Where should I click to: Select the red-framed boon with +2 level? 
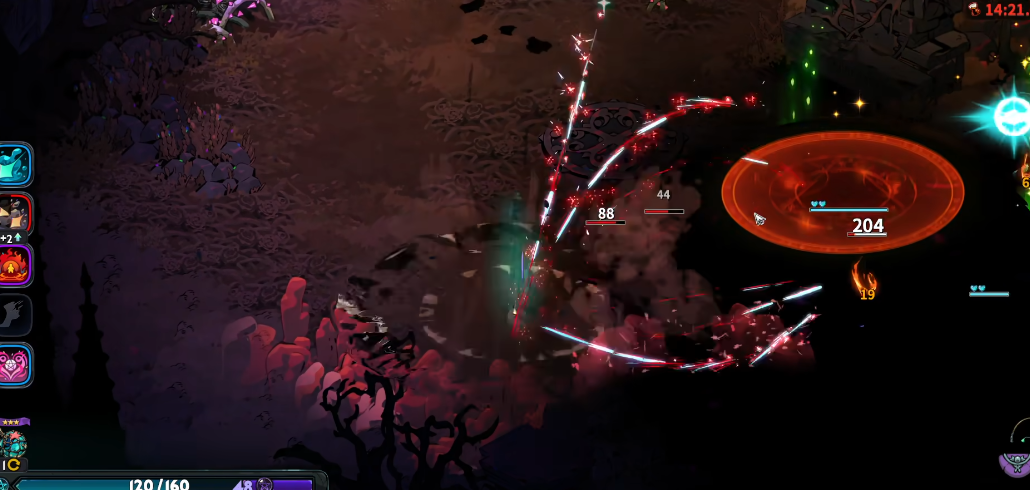tap(16, 214)
